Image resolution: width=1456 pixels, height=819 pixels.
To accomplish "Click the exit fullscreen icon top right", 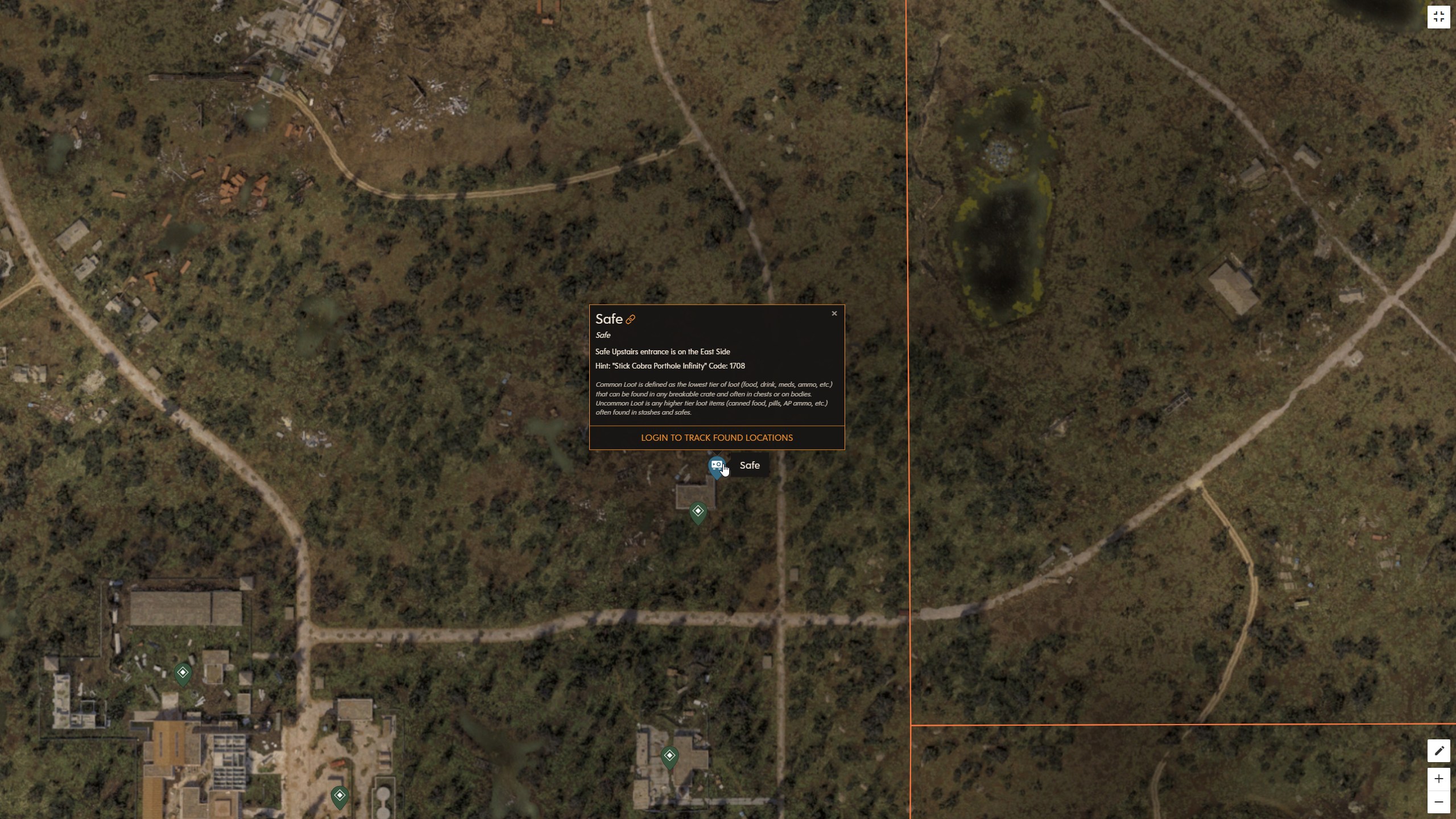I will point(1440,16).
